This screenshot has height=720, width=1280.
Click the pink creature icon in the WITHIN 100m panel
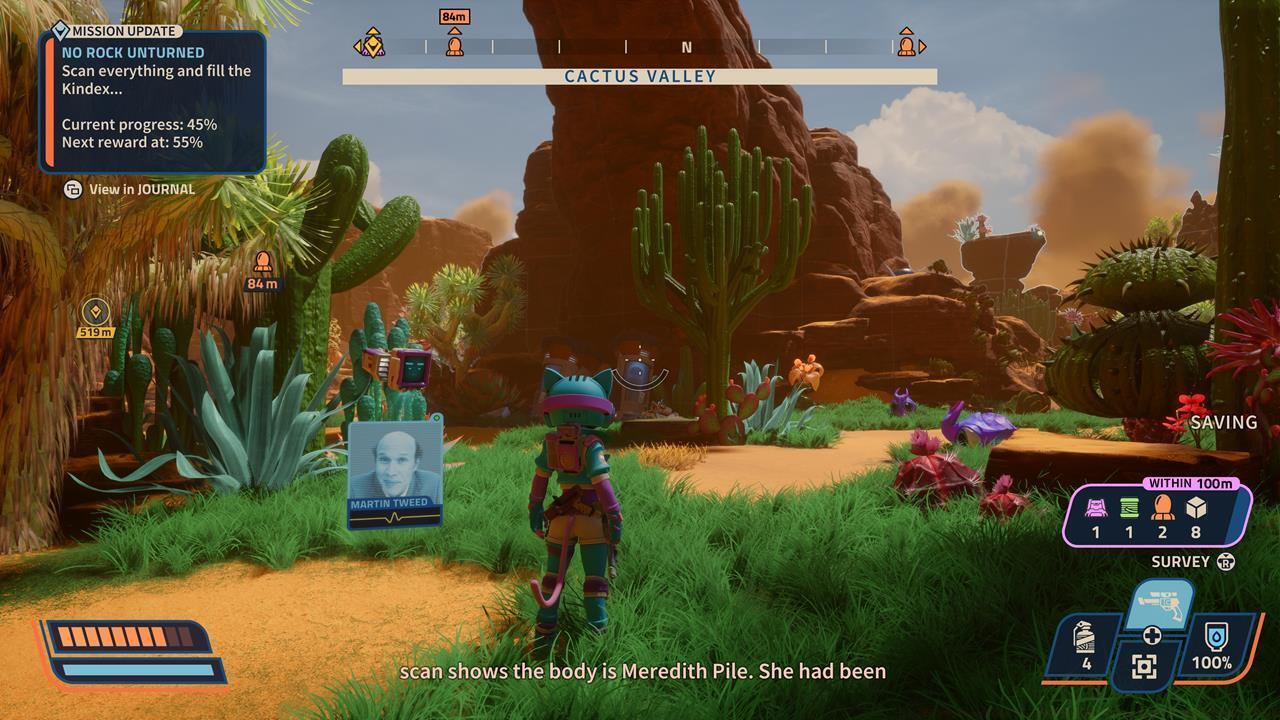1096,509
